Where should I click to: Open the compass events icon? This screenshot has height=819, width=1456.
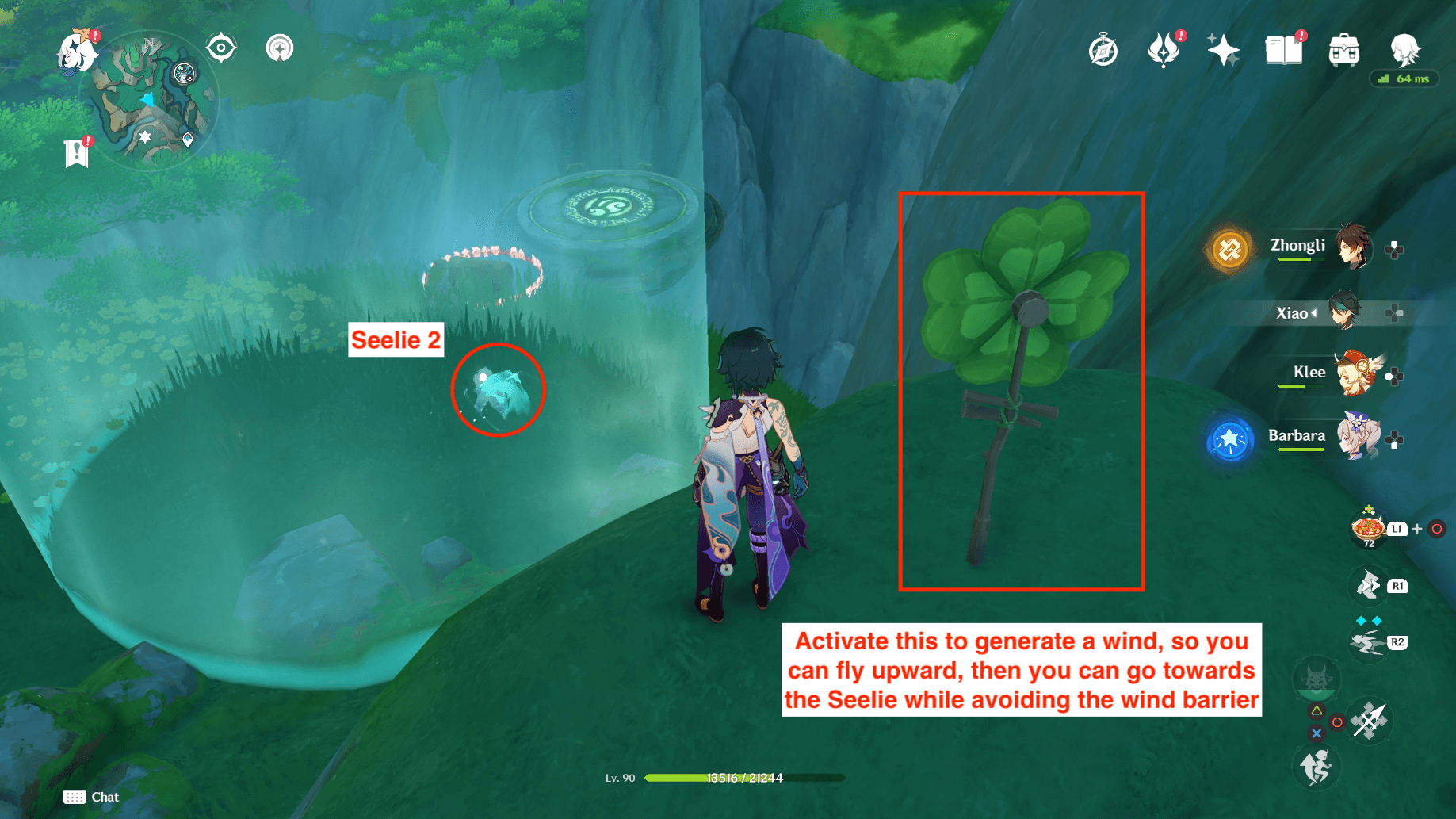[1103, 51]
